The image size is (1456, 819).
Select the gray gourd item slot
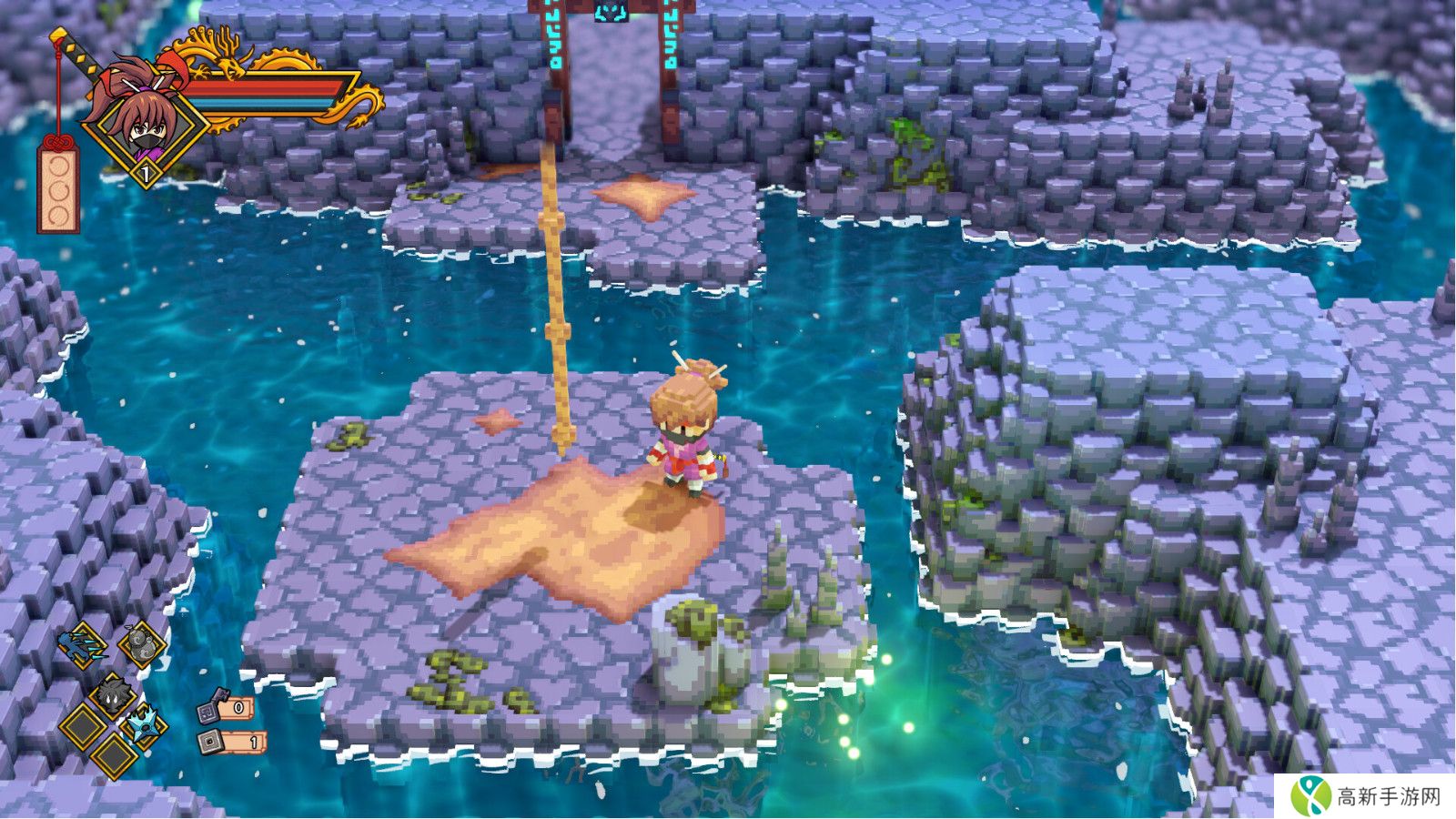(x=142, y=645)
